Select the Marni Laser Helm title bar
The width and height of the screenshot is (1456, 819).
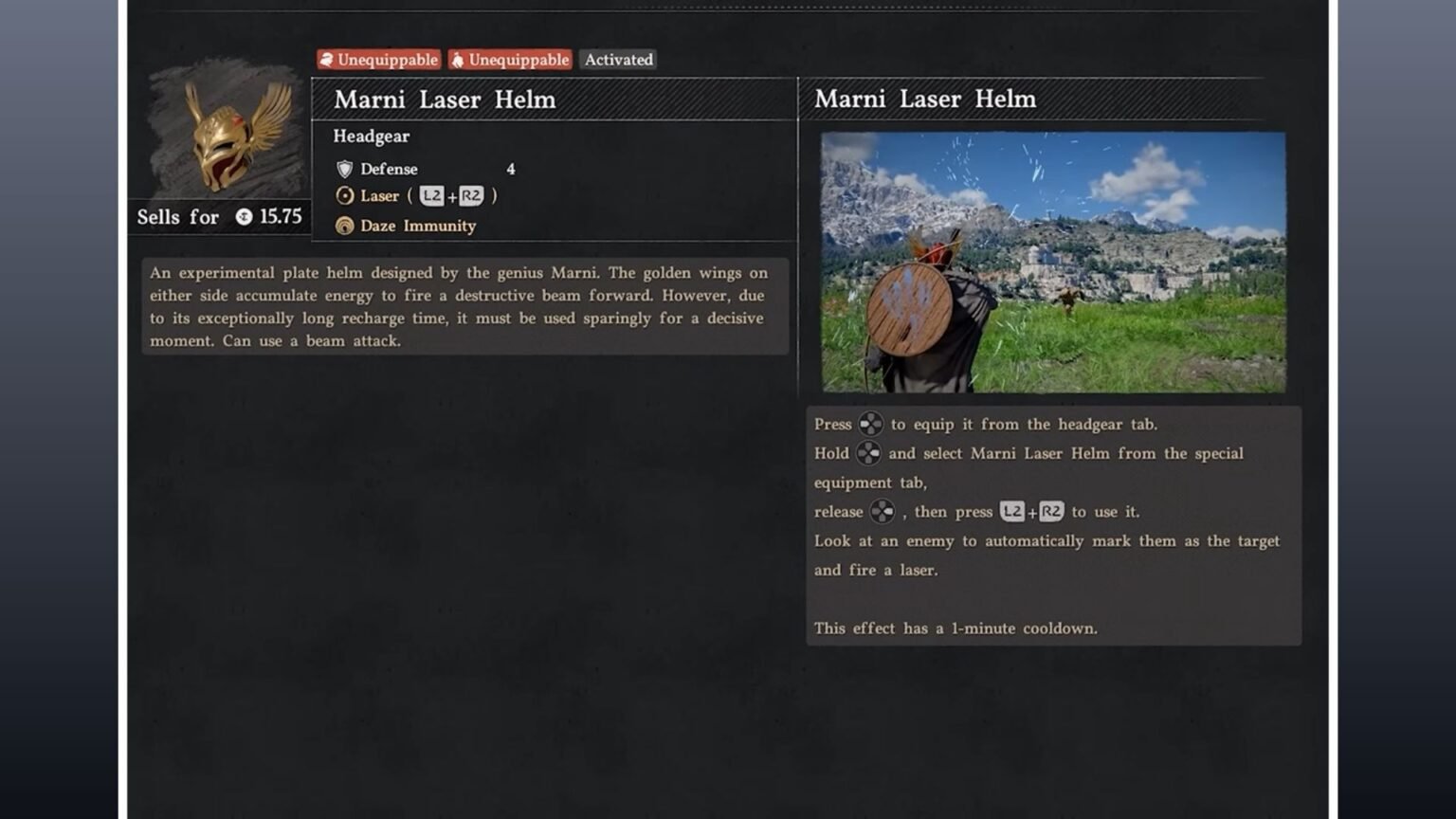[x=443, y=99]
